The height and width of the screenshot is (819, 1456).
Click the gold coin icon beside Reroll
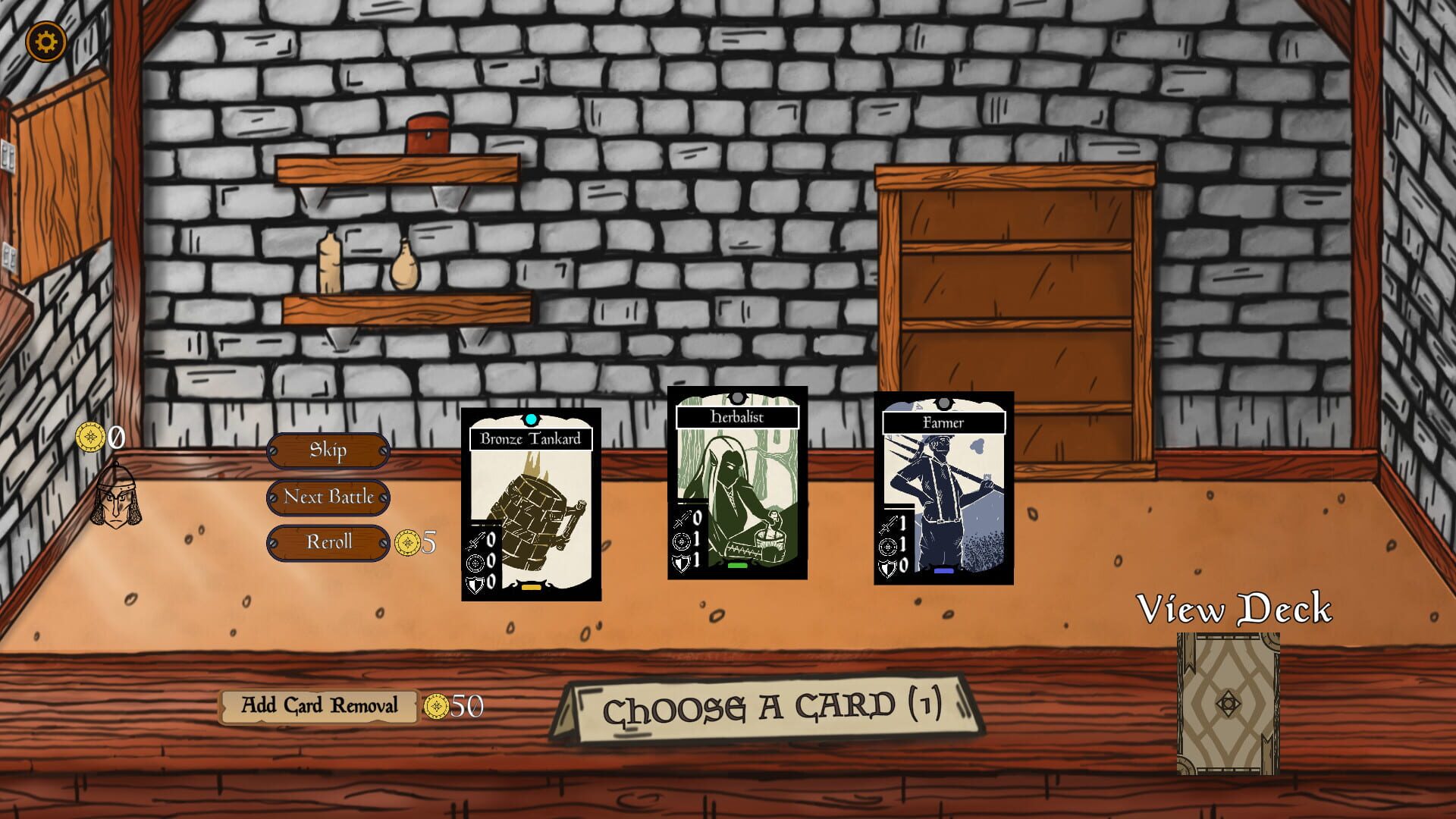click(409, 541)
